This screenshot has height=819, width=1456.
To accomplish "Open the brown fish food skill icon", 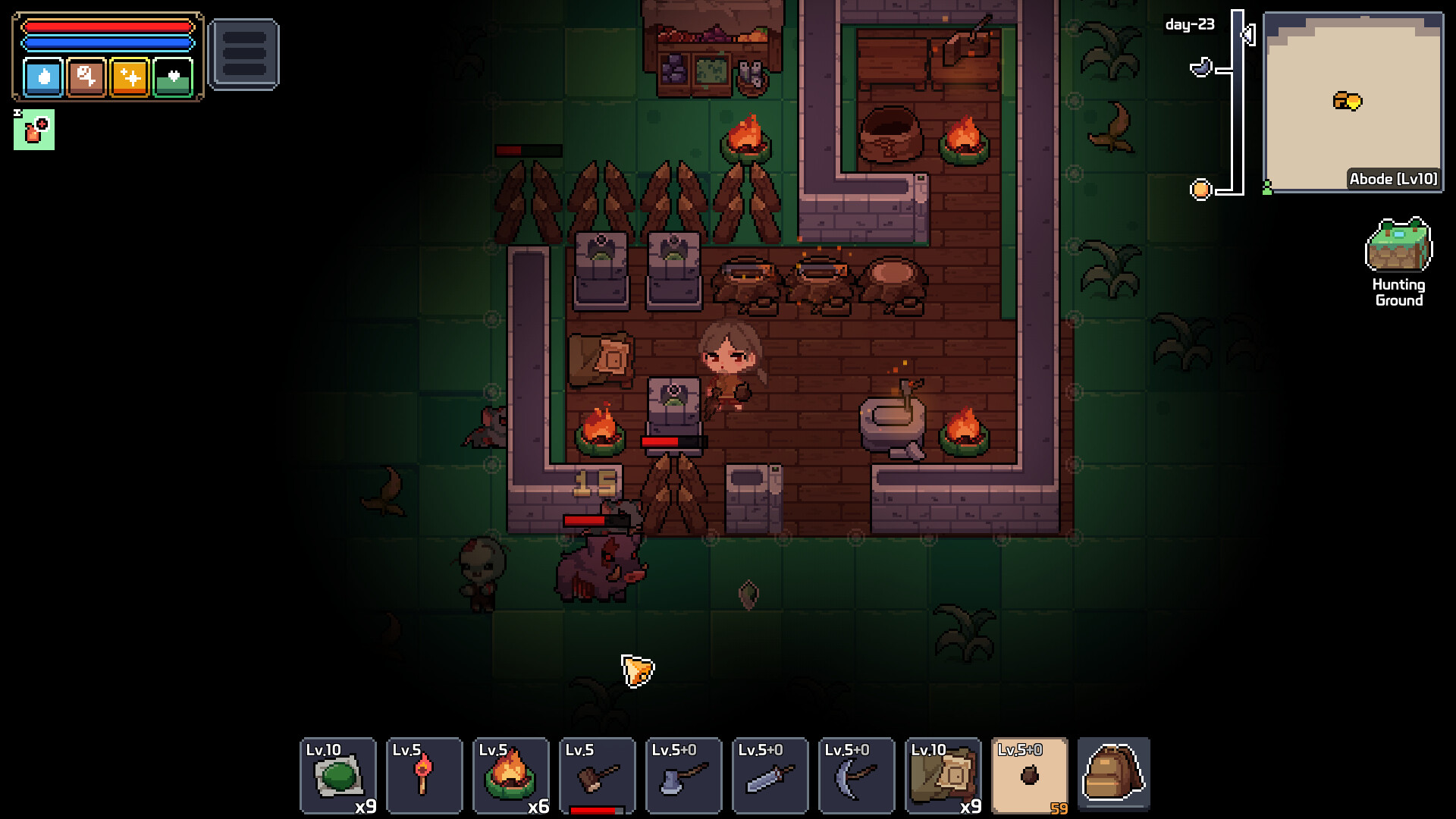I will [x=87, y=77].
